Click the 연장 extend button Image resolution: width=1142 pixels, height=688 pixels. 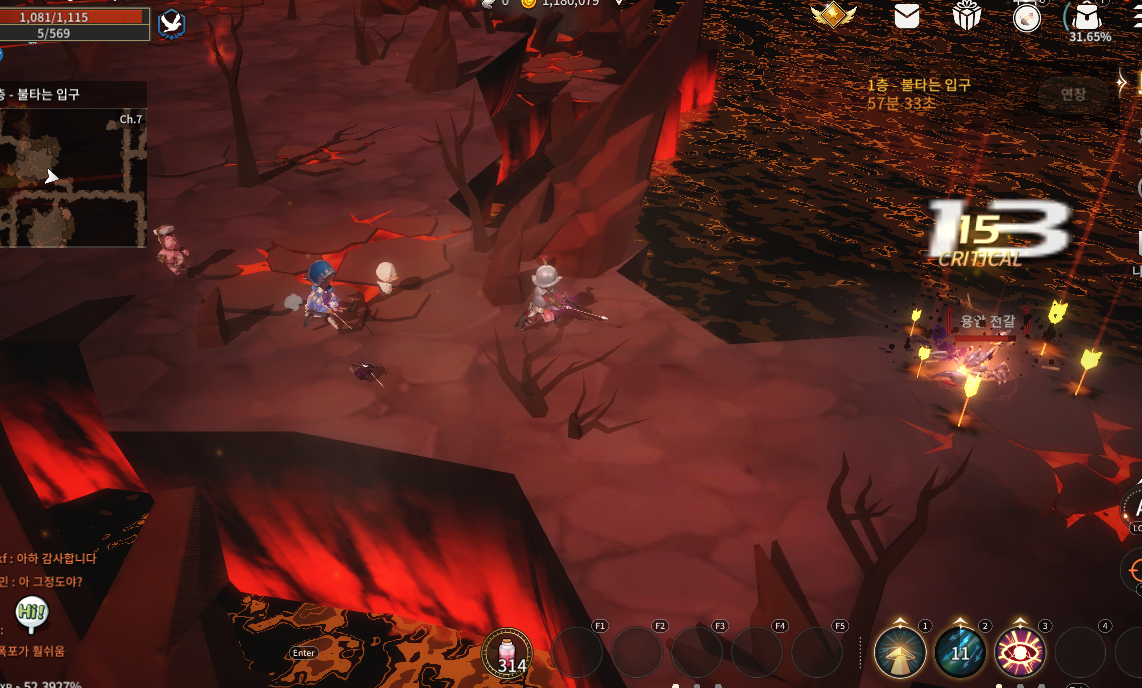(1073, 94)
